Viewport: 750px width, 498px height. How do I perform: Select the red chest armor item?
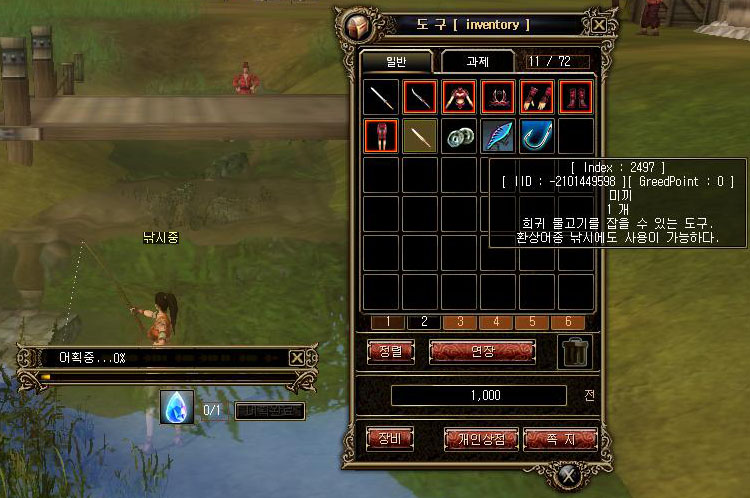tap(459, 97)
